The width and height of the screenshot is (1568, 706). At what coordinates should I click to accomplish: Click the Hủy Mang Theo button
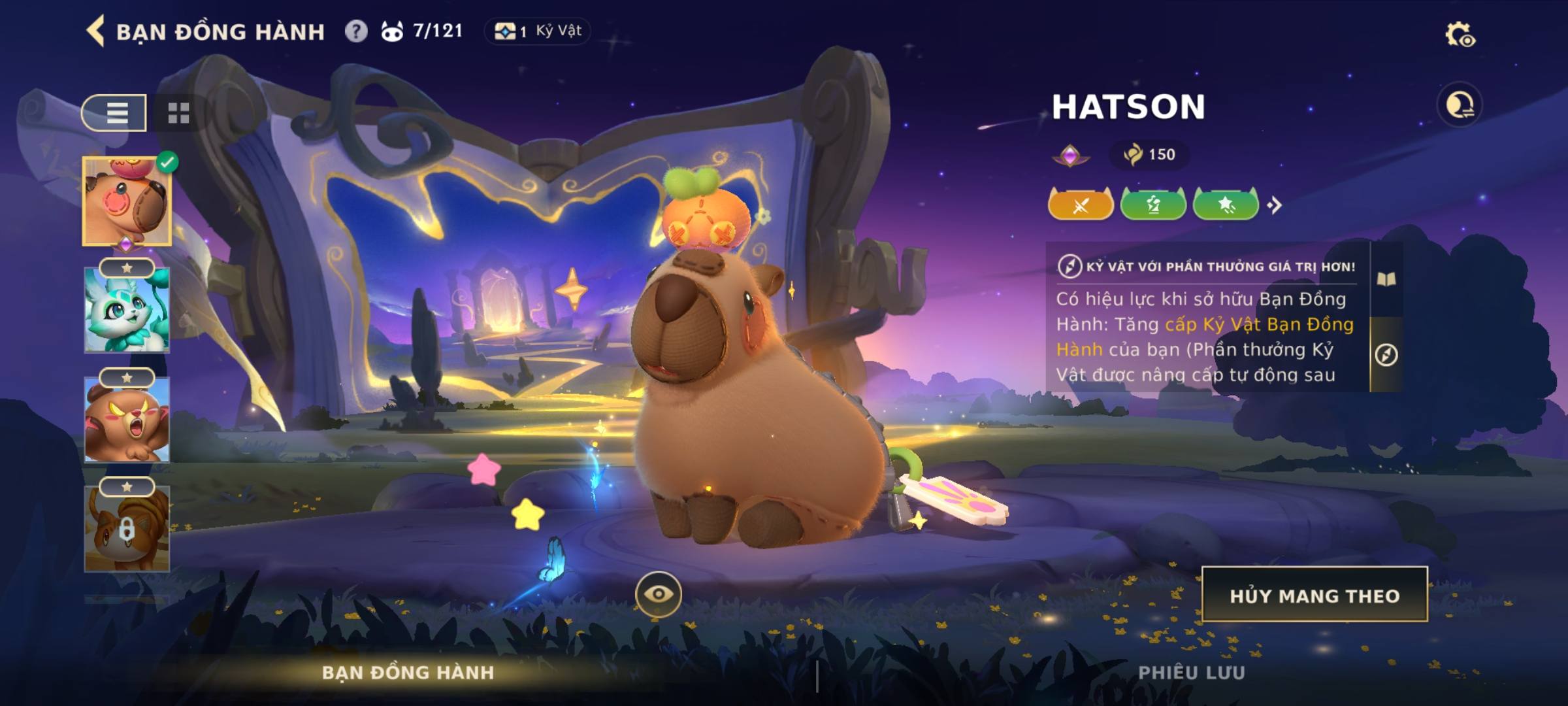pyautogui.click(x=1315, y=595)
